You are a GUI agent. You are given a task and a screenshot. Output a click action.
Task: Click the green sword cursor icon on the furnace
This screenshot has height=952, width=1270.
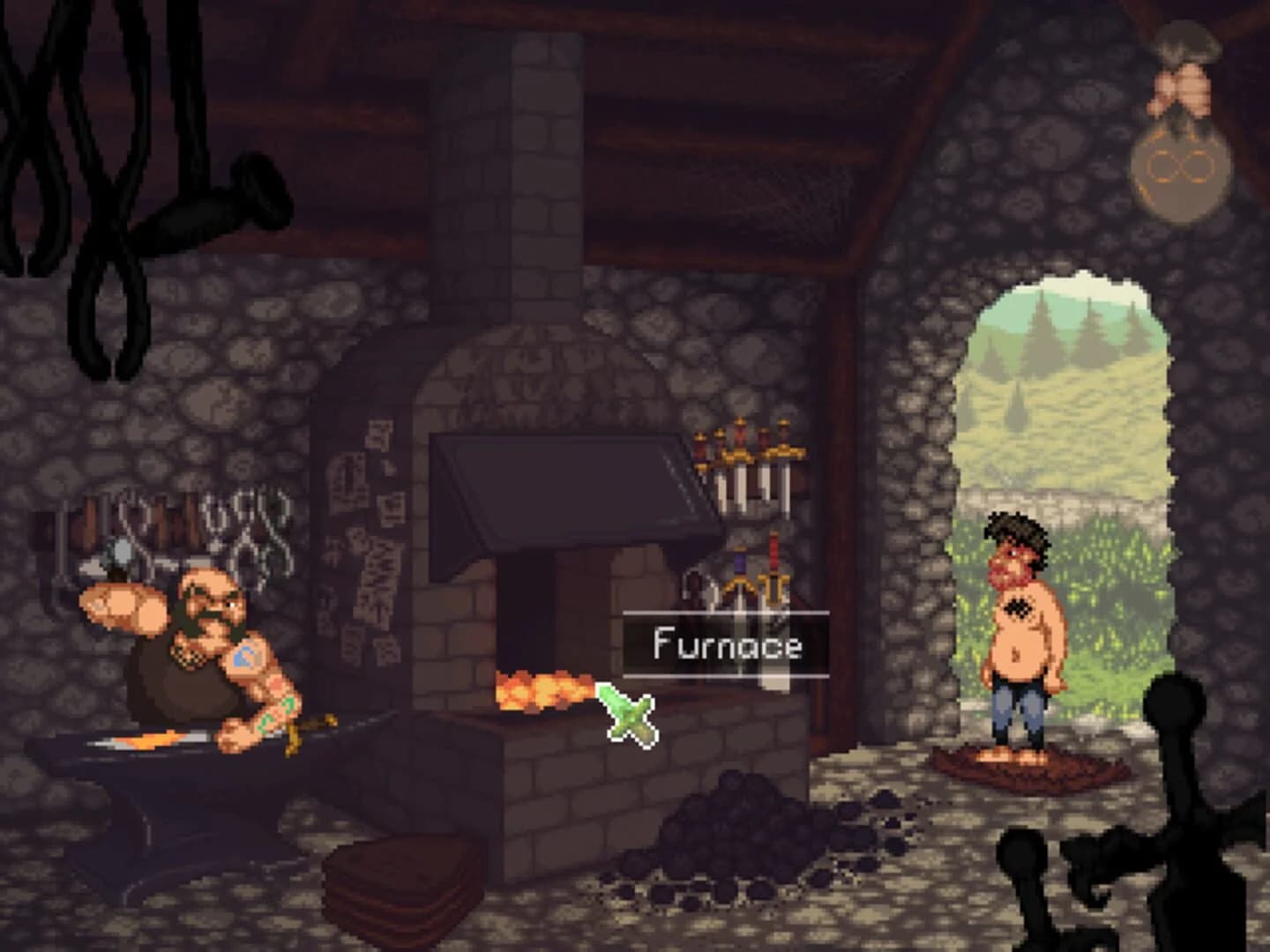pyautogui.click(x=628, y=712)
